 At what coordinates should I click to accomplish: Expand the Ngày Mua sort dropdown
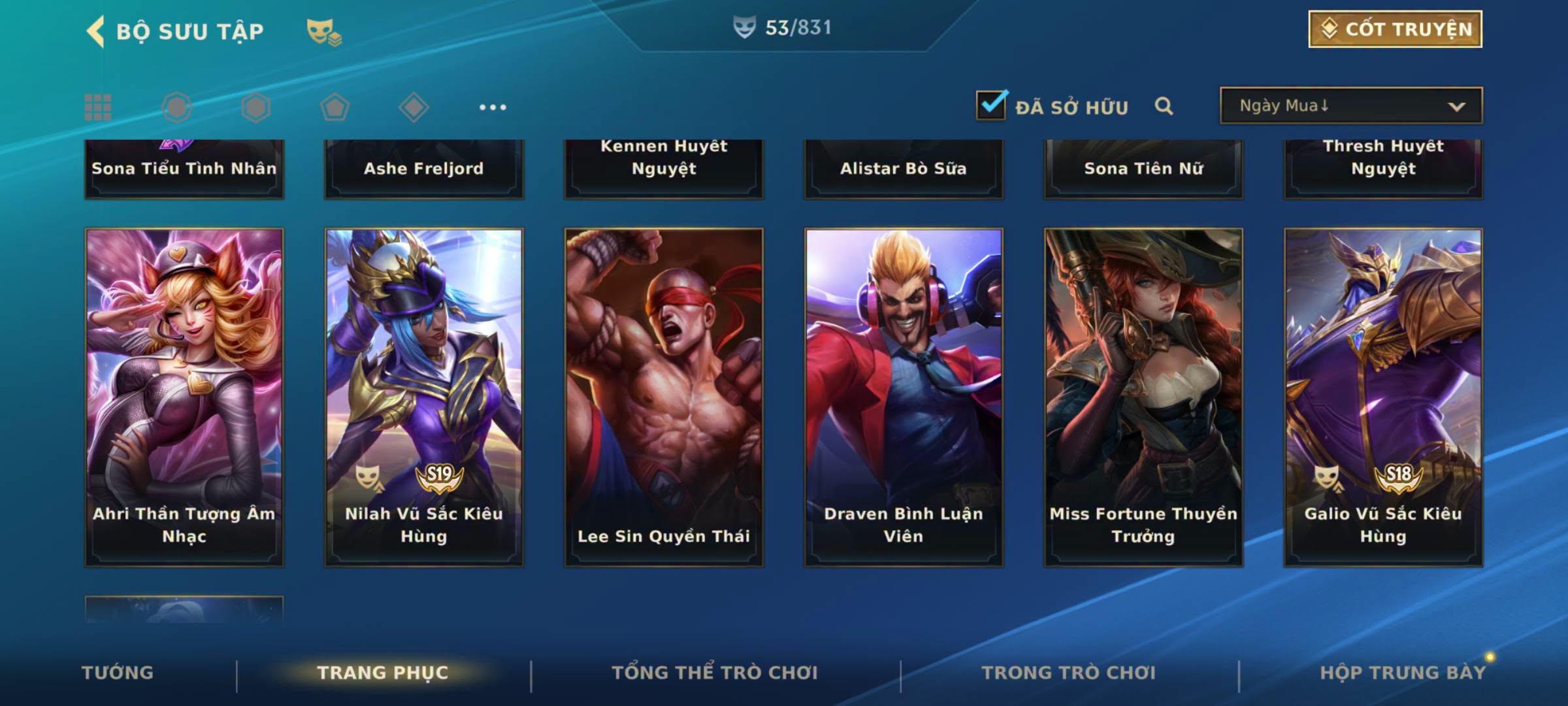pyautogui.click(x=1351, y=106)
